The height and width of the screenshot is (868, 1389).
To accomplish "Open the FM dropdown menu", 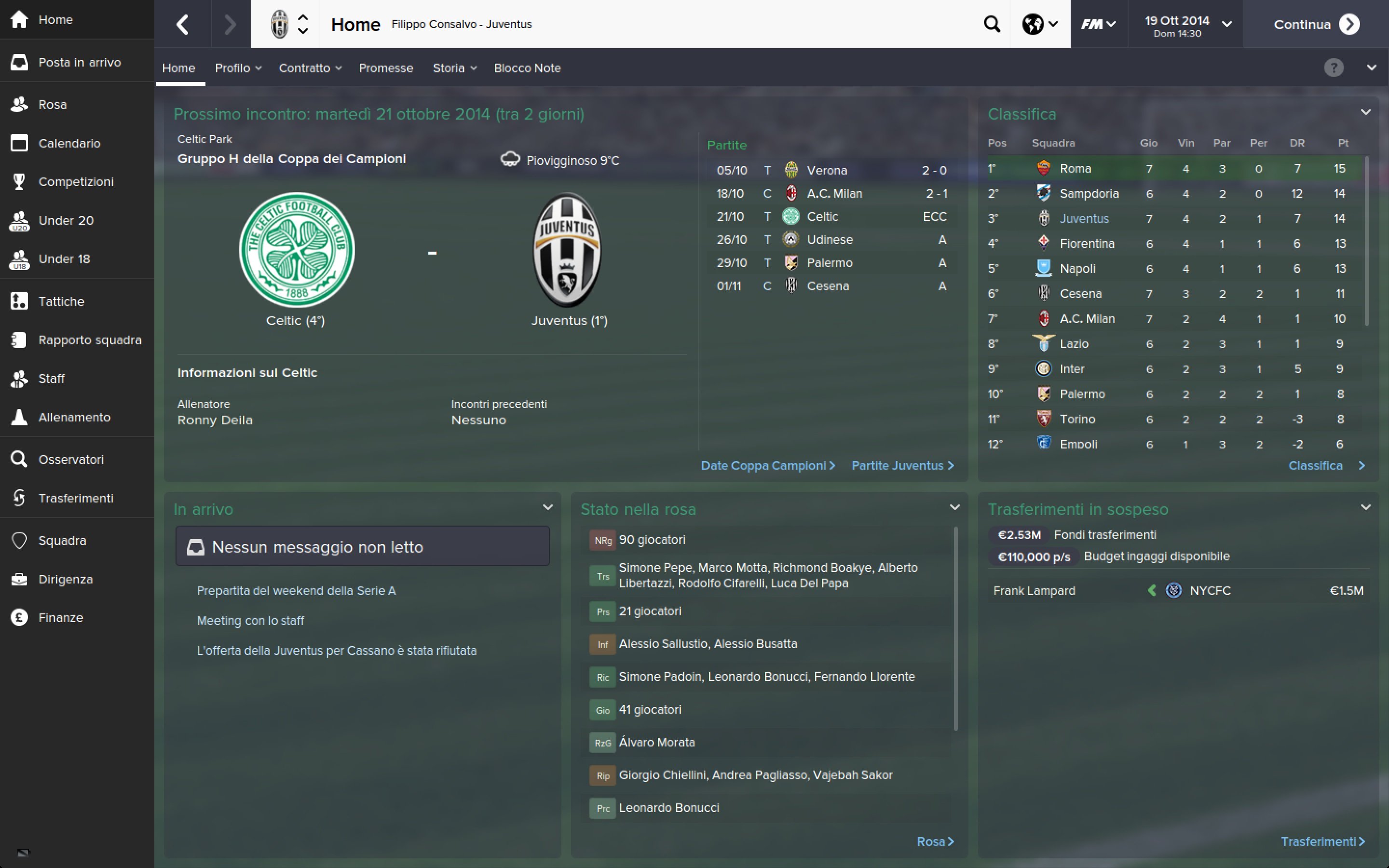I will 1098,24.
